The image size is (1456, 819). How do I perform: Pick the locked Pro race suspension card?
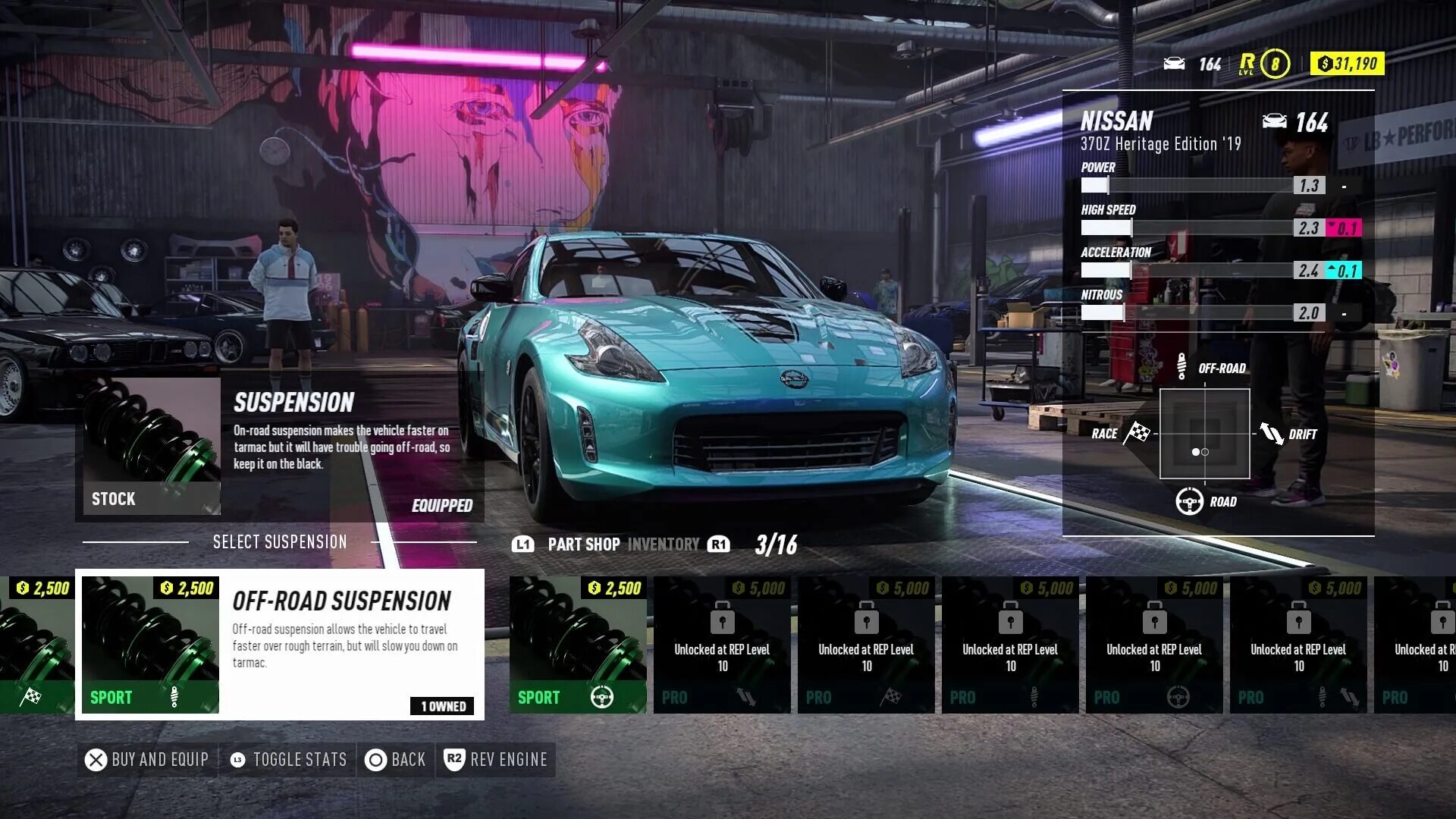(x=865, y=644)
